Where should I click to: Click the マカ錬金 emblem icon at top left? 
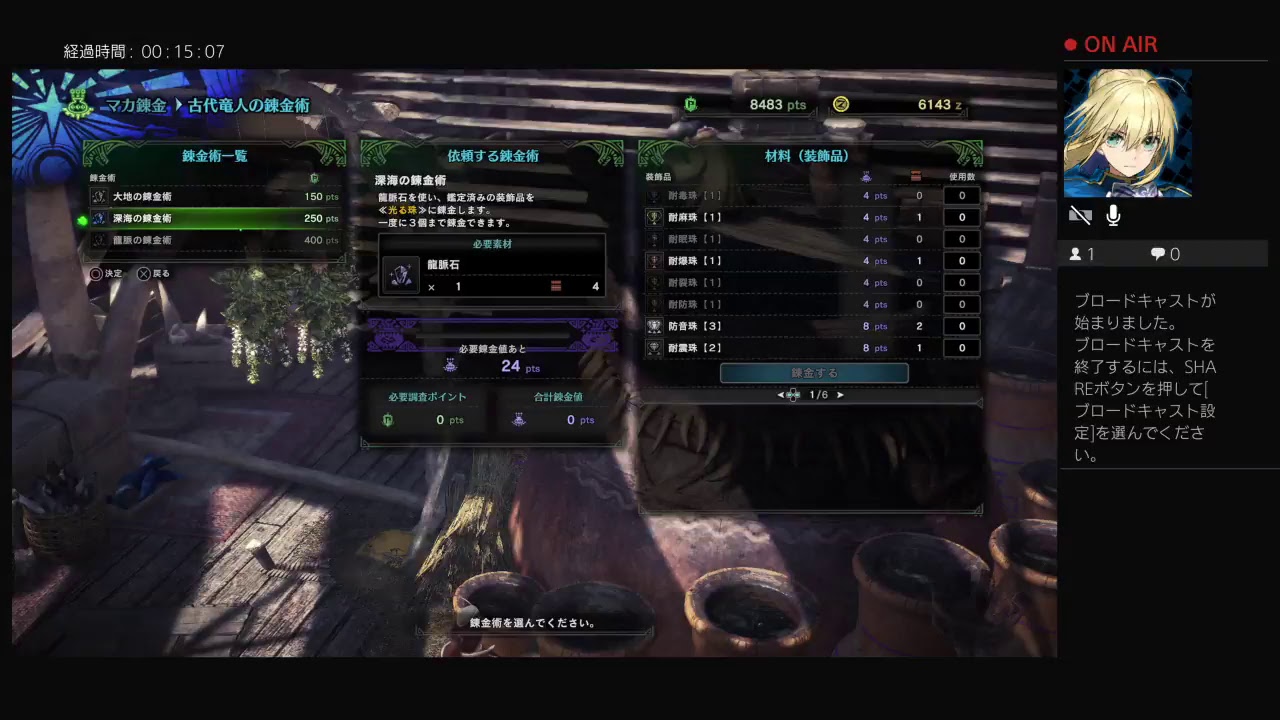click(x=77, y=106)
